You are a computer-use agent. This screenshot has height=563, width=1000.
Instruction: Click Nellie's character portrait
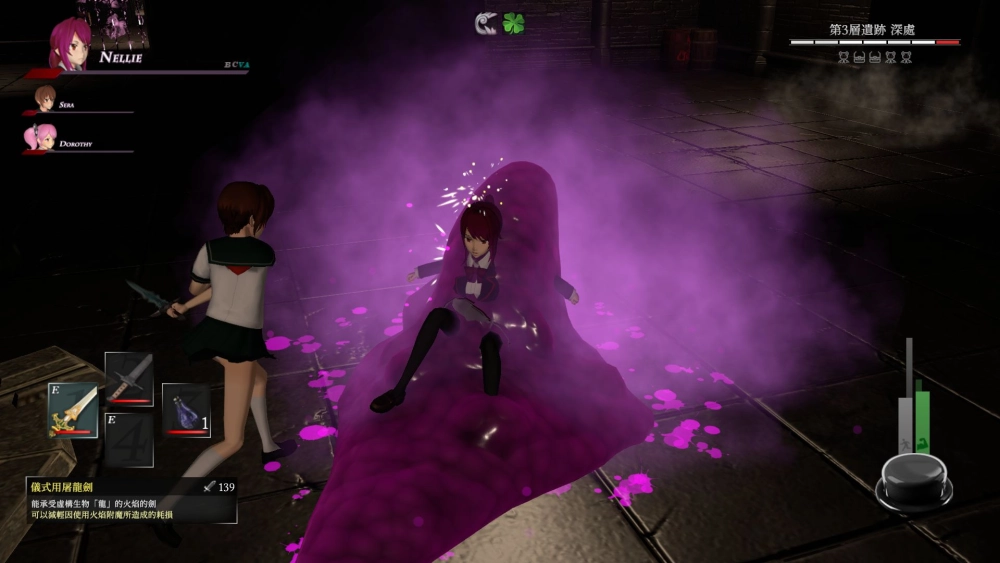70,44
